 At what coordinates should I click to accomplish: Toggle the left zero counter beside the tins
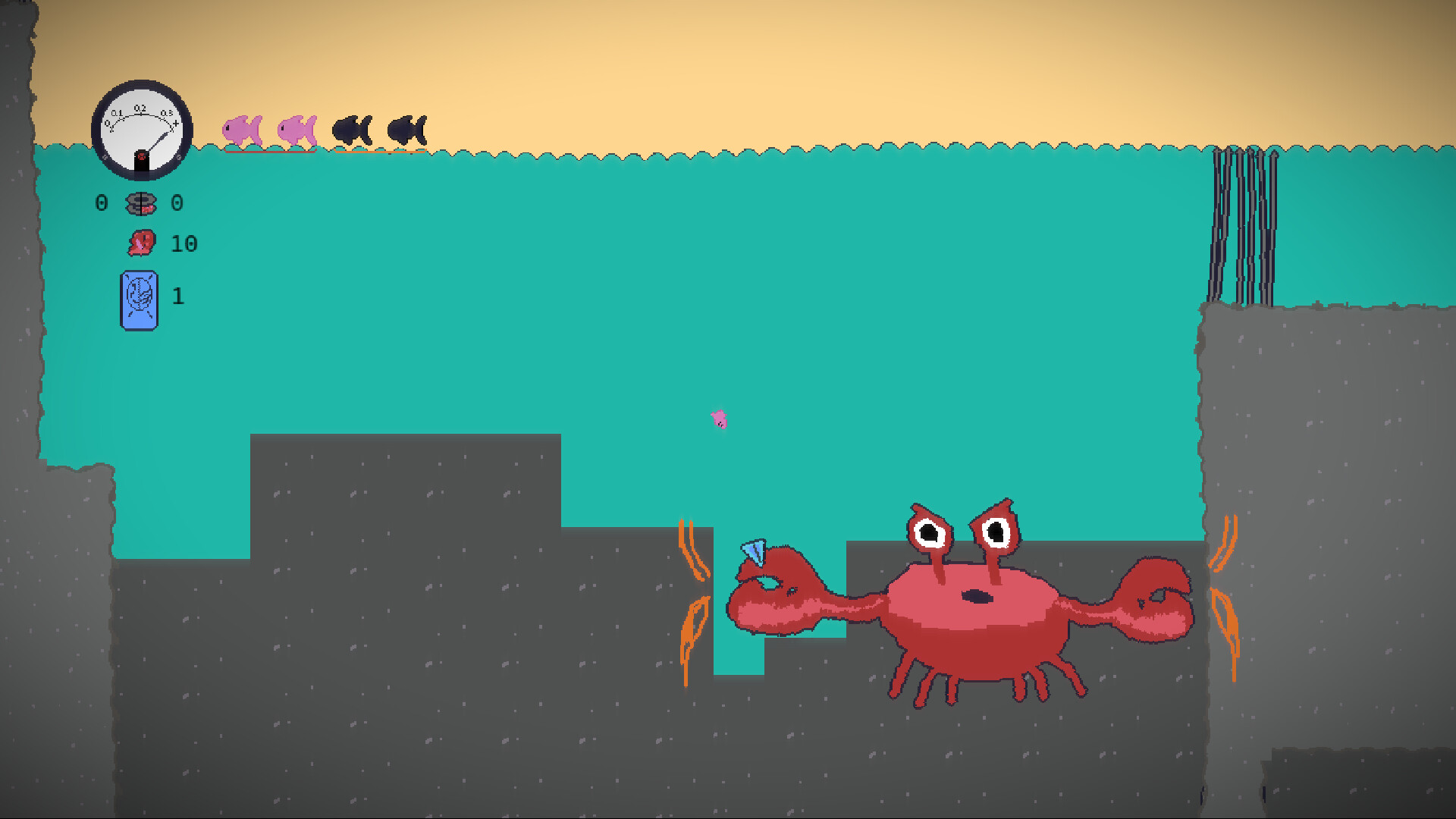pyautogui.click(x=101, y=202)
